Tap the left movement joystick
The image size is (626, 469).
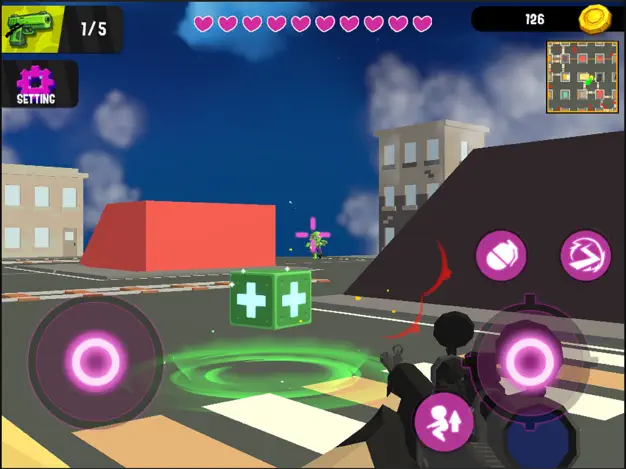97,357
